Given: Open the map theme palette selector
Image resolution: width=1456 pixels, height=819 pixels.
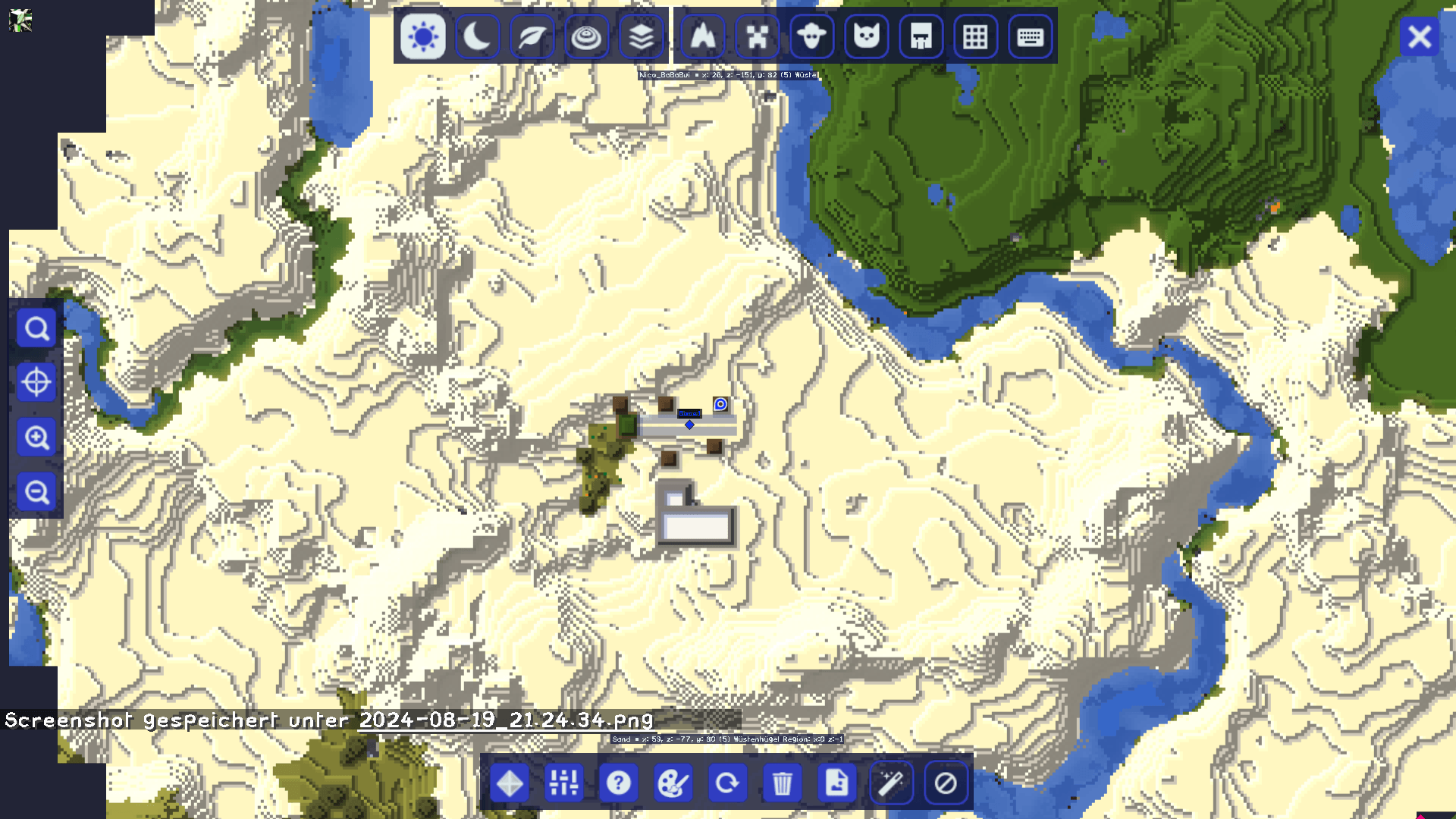Looking at the screenshot, I should [x=673, y=783].
